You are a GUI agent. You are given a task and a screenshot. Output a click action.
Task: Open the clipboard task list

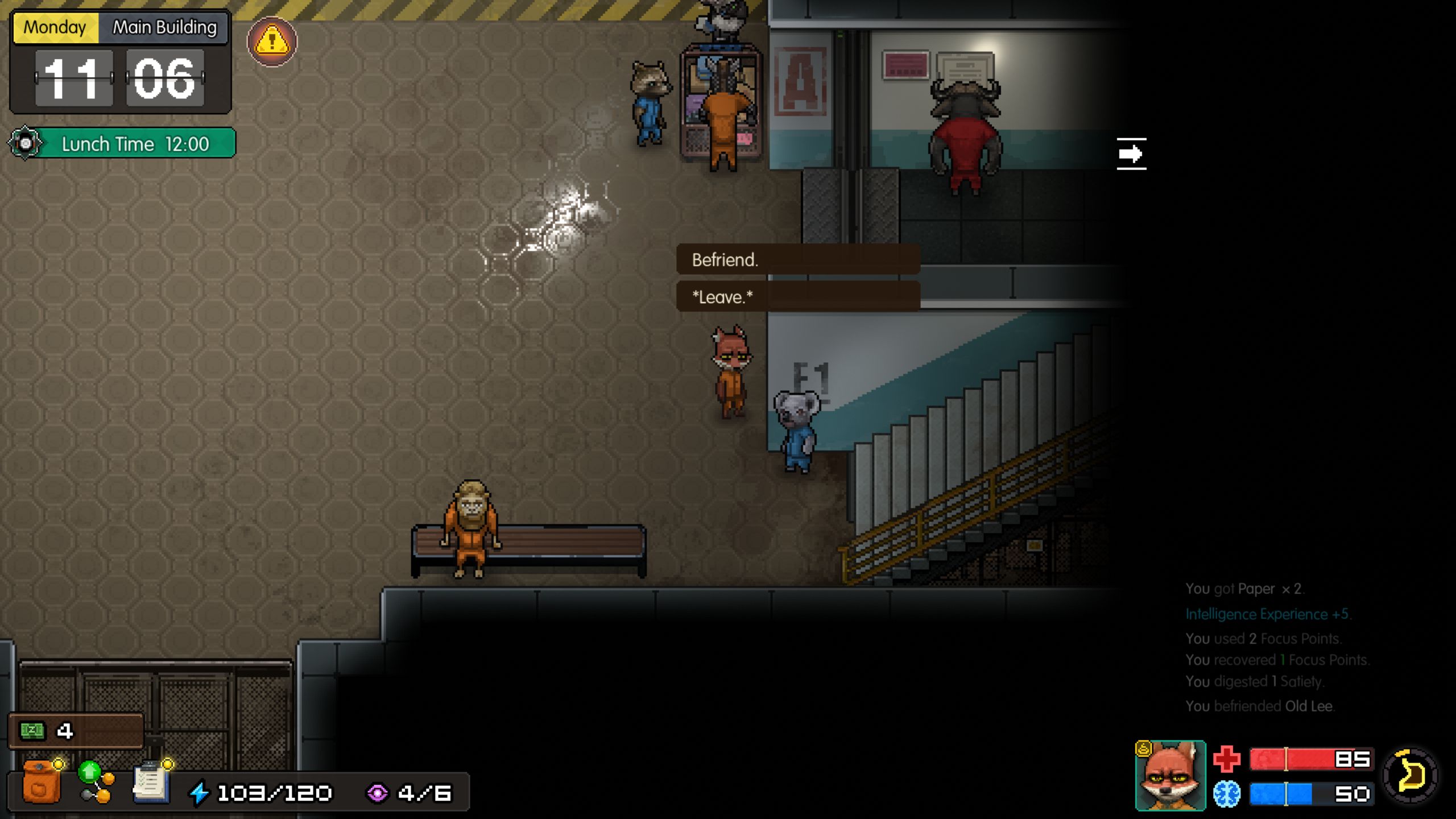point(150,783)
